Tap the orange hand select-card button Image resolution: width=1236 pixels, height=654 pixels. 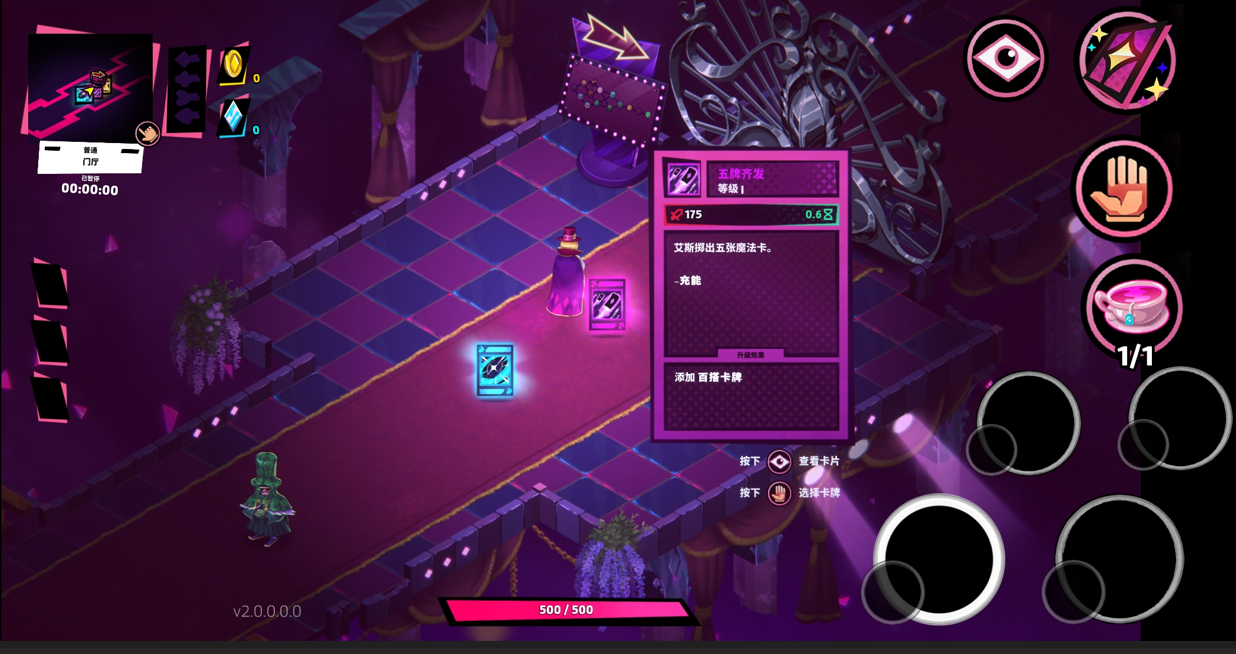(1124, 189)
